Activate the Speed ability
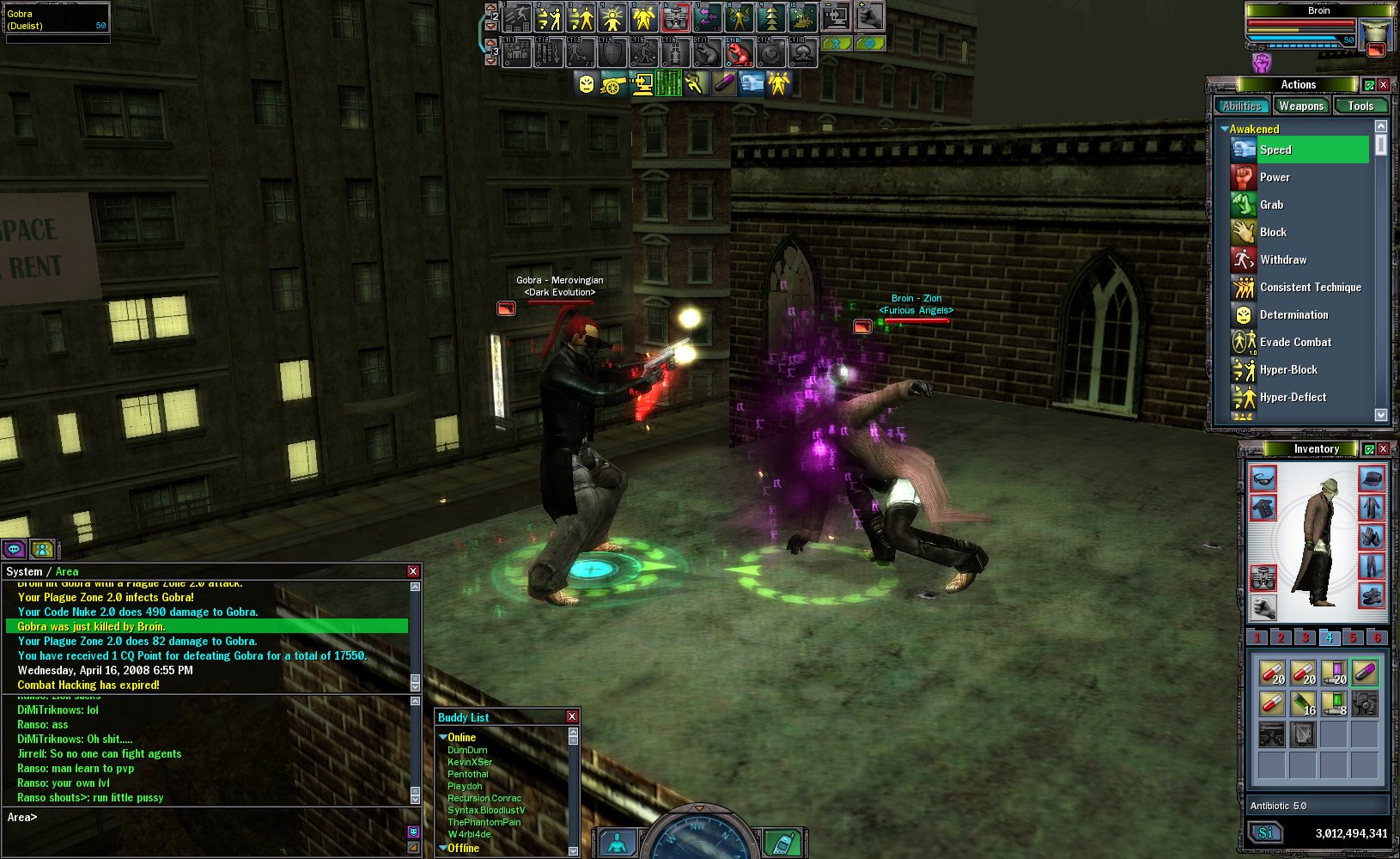This screenshot has height=859, width=1400. click(x=1275, y=149)
